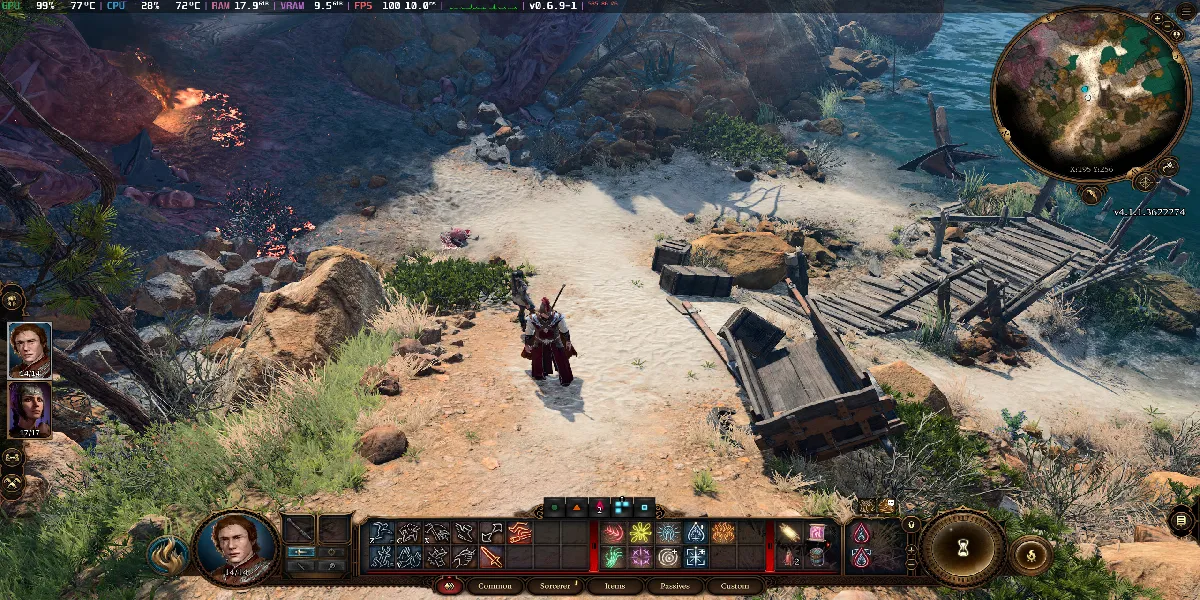Switch to the Custom hotbar tab
Image resolution: width=1200 pixels, height=600 pixels.
735,587
